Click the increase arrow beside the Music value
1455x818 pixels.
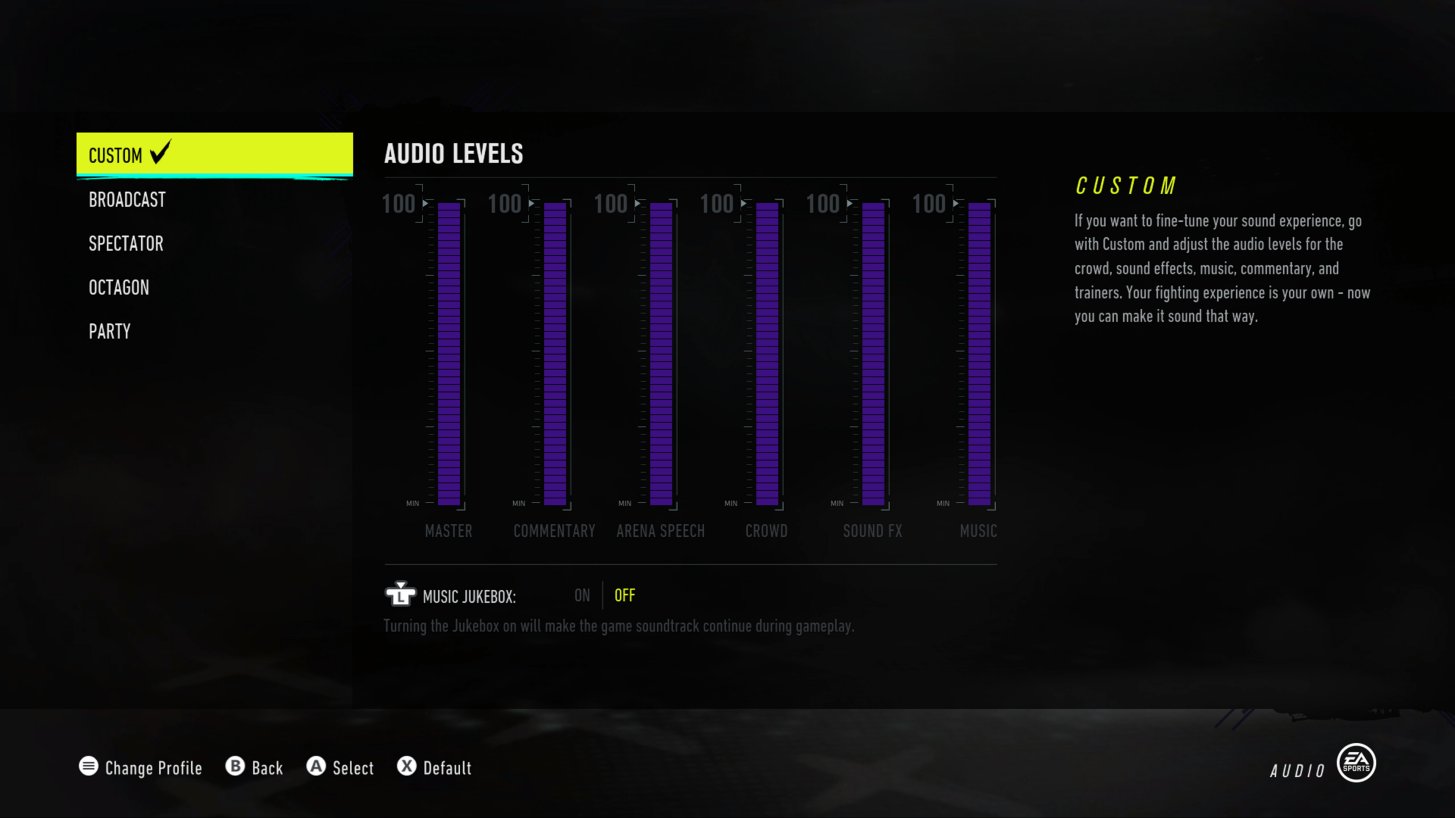click(954, 204)
